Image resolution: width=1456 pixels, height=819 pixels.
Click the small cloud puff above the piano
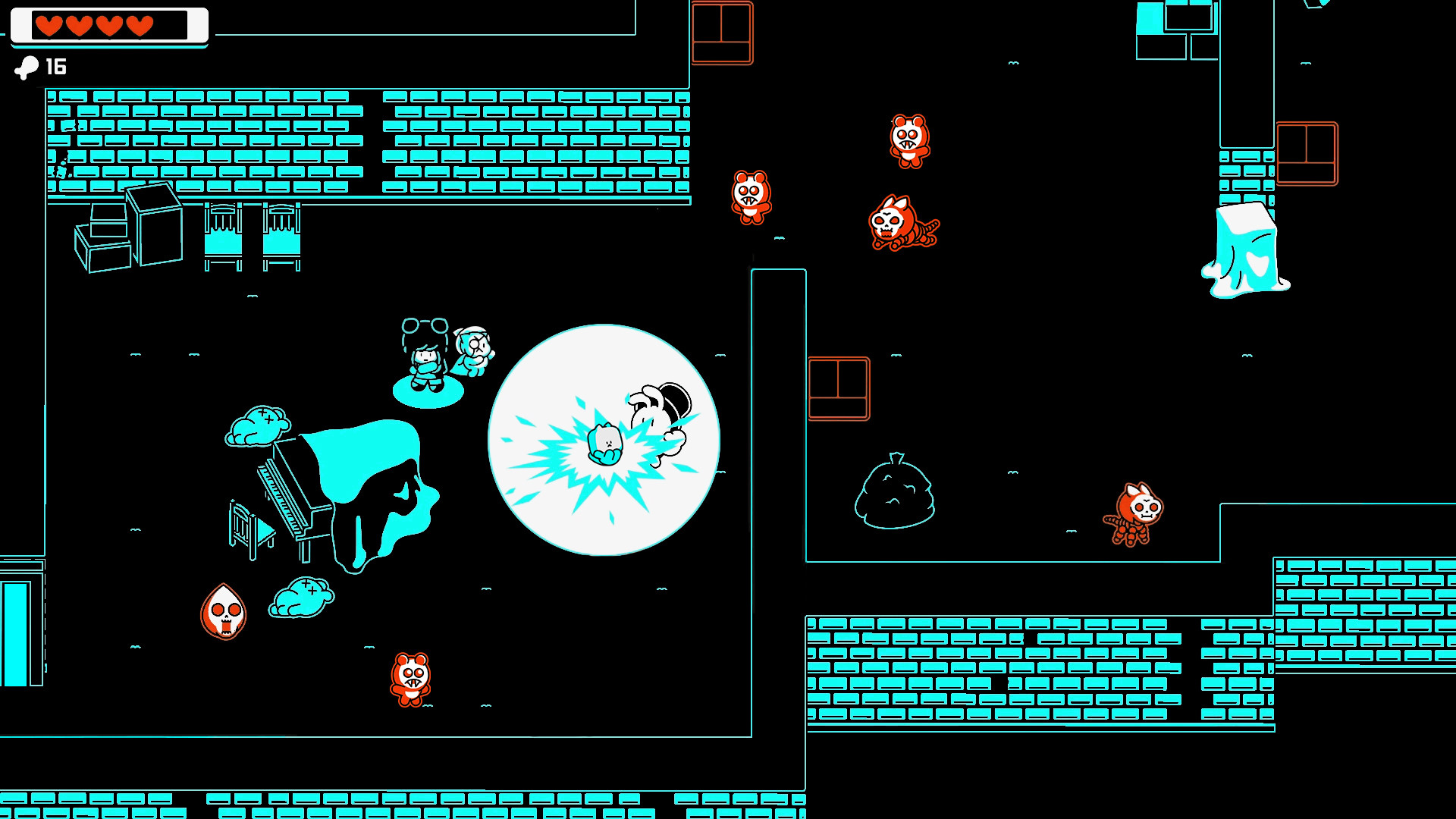pos(258,425)
